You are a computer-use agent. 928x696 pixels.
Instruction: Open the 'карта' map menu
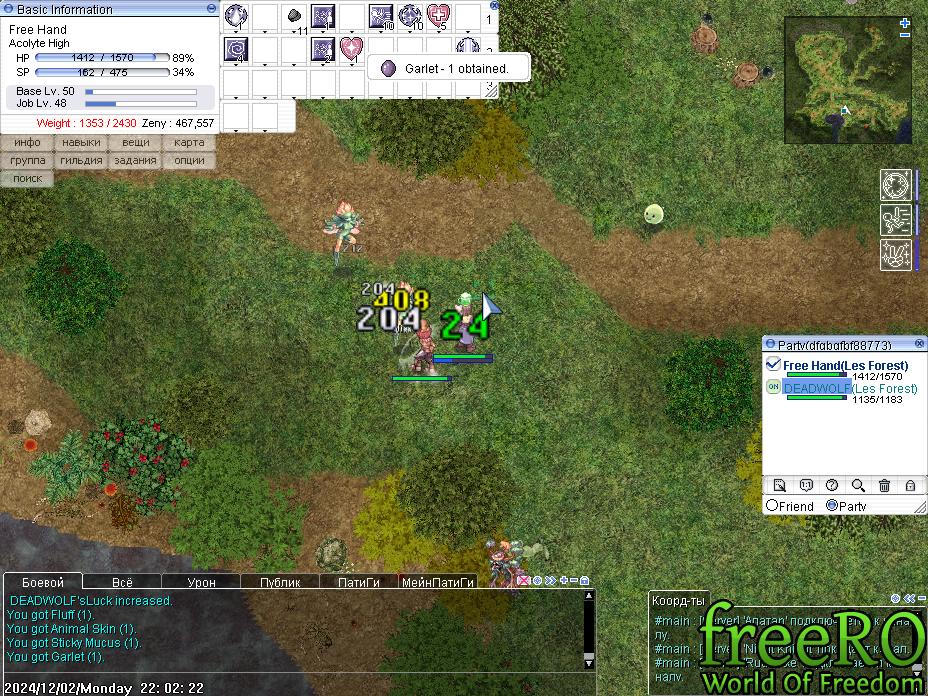[189, 143]
